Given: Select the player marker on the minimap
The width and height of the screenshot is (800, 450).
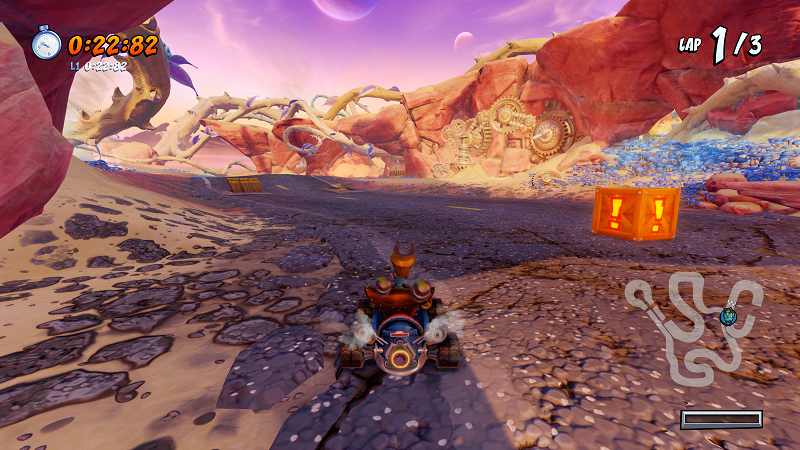Looking at the screenshot, I should click(729, 315).
